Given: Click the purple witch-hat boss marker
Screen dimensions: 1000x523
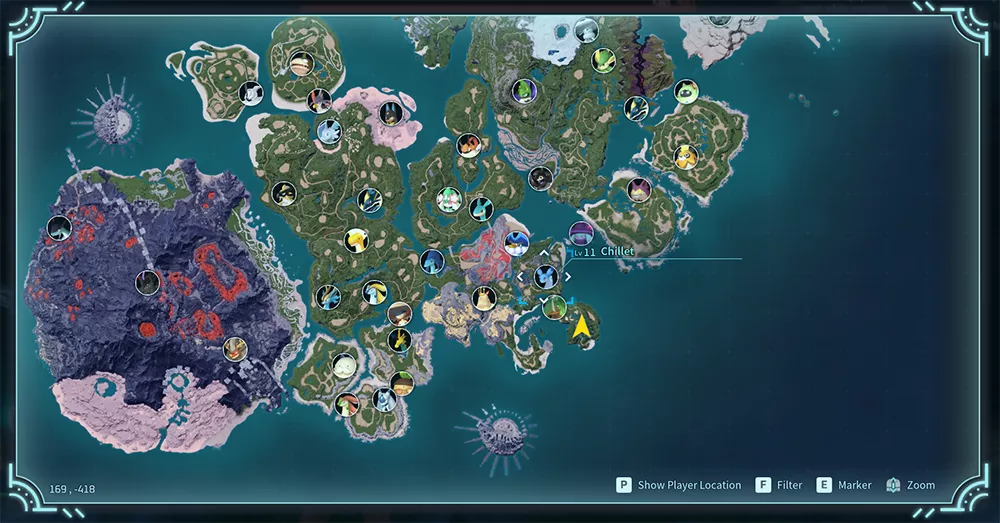Looking at the screenshot, I should tap(581, 233).
